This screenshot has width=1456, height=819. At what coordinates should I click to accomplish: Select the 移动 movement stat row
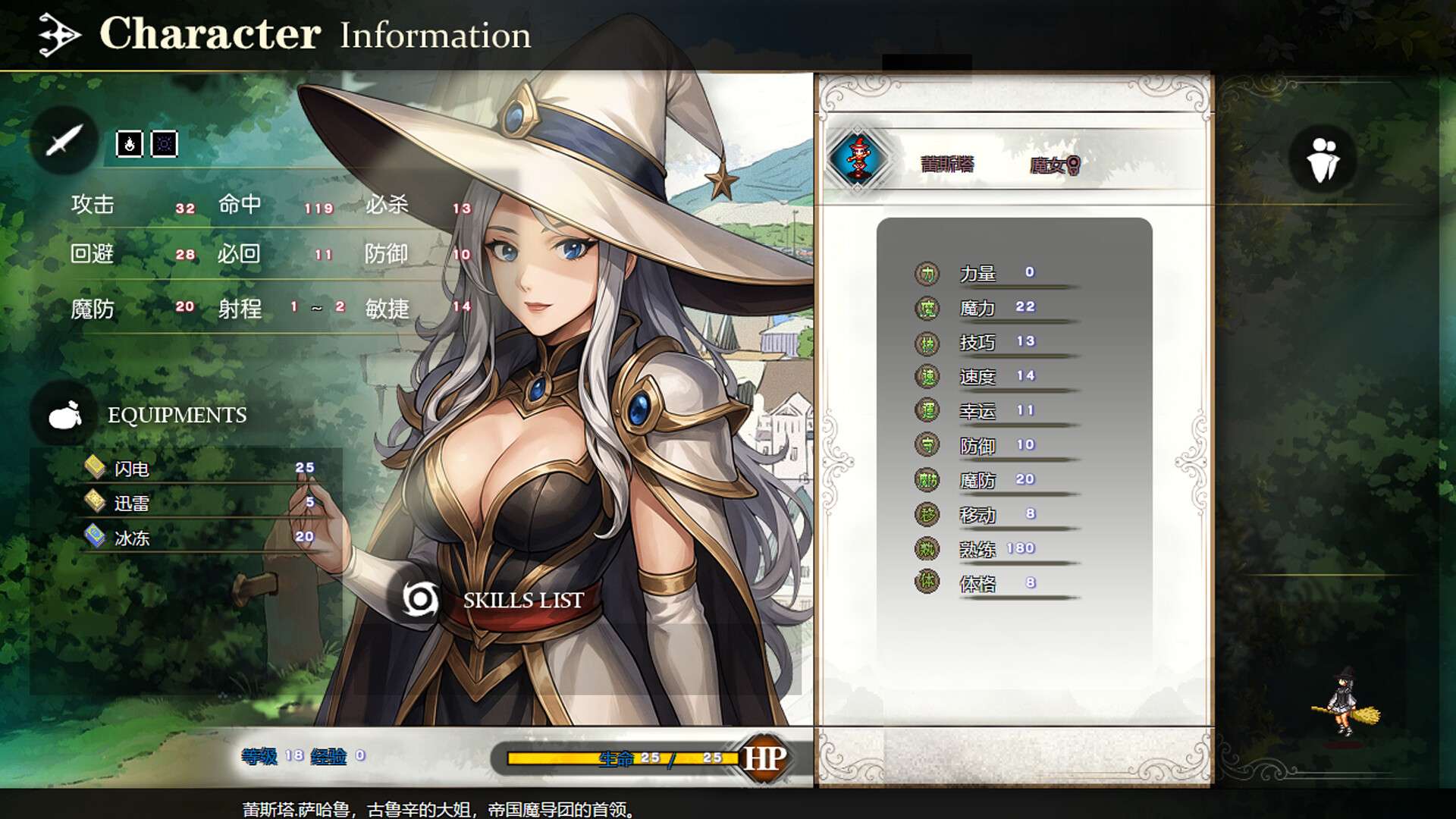click(996, 515)
